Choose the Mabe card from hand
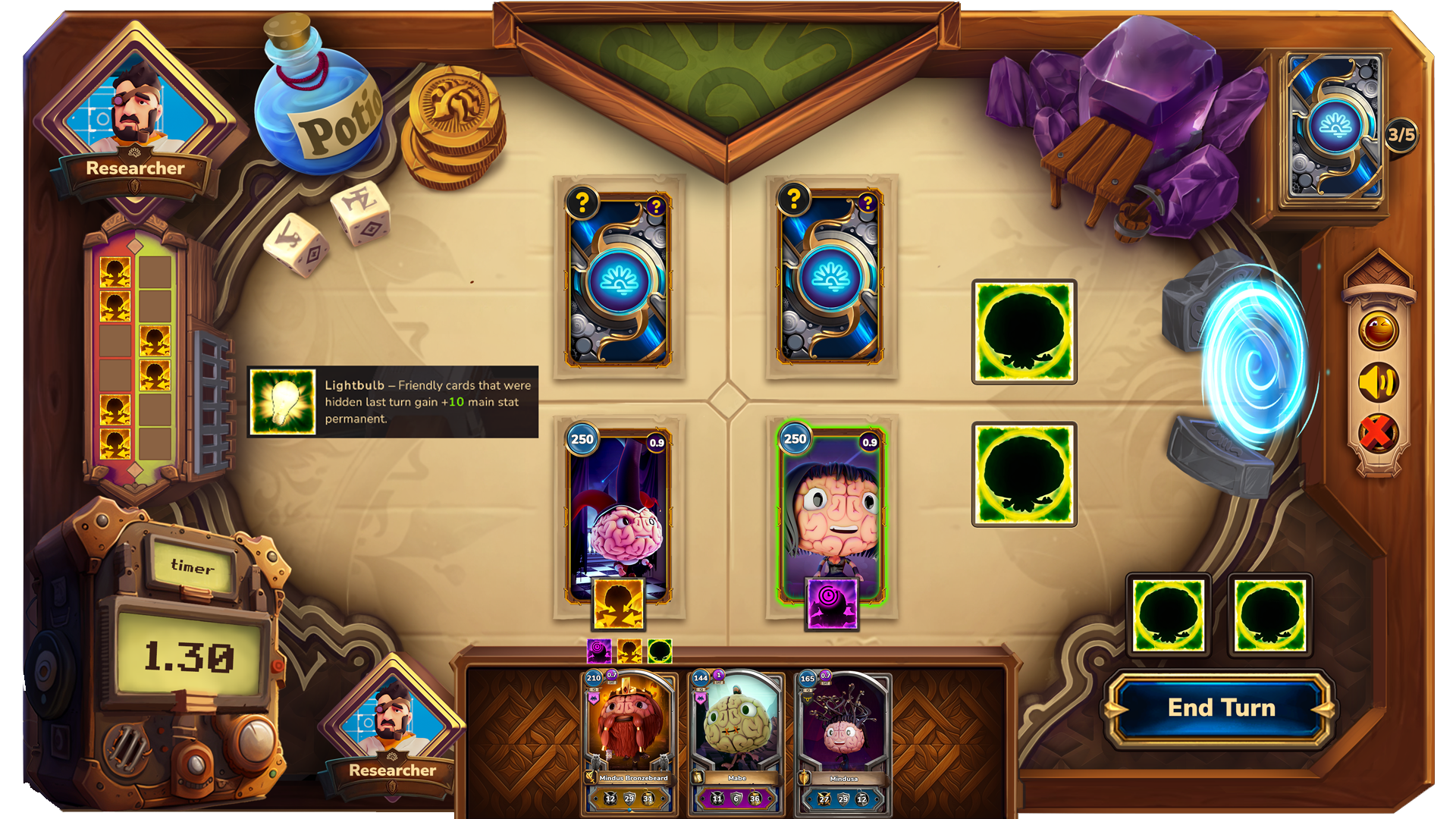Viewport: 1456px width, 819px height. tap(736, 739)
